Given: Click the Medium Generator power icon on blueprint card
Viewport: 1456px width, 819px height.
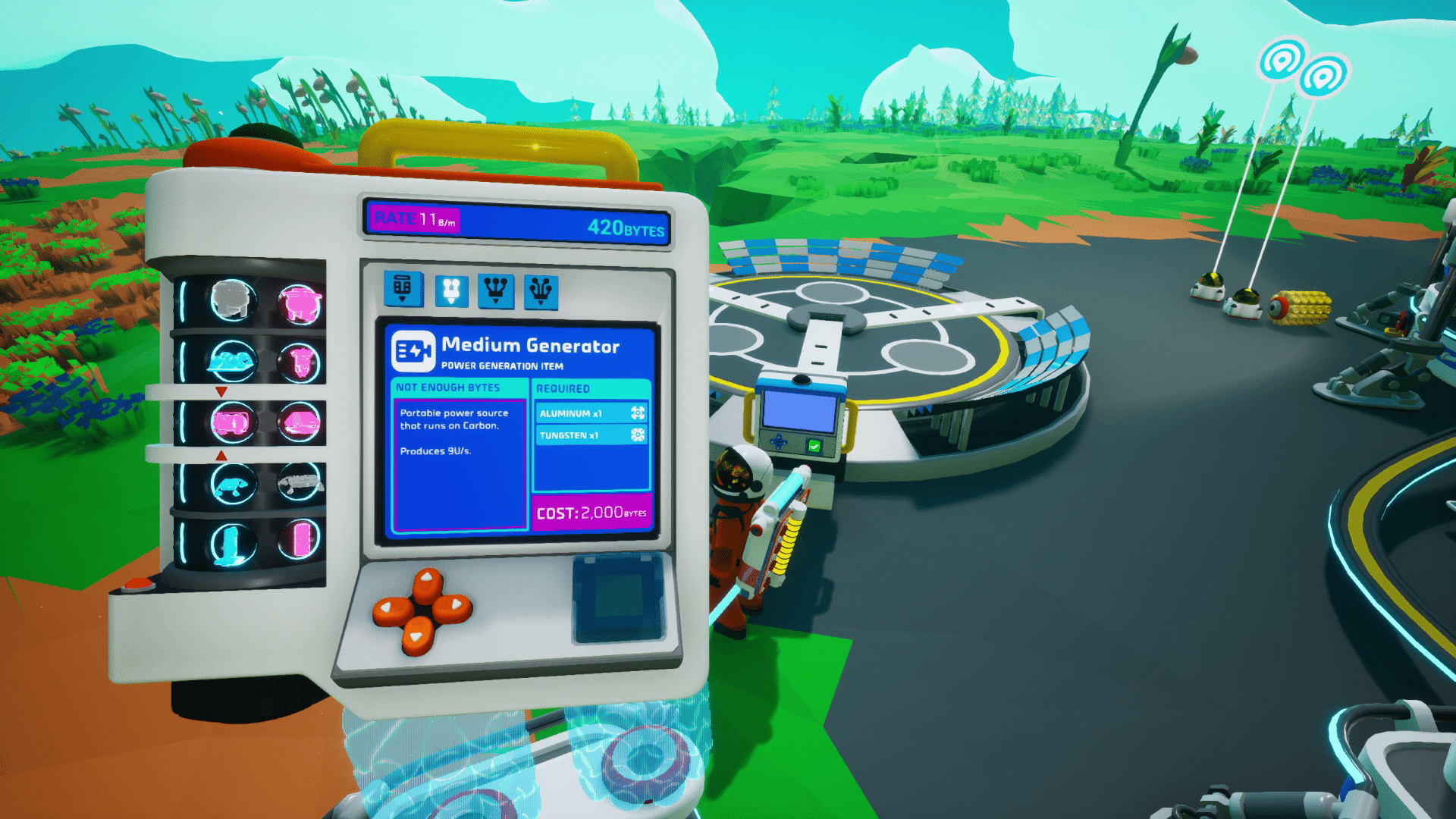Looking at the screenshot, I should 413,351.
